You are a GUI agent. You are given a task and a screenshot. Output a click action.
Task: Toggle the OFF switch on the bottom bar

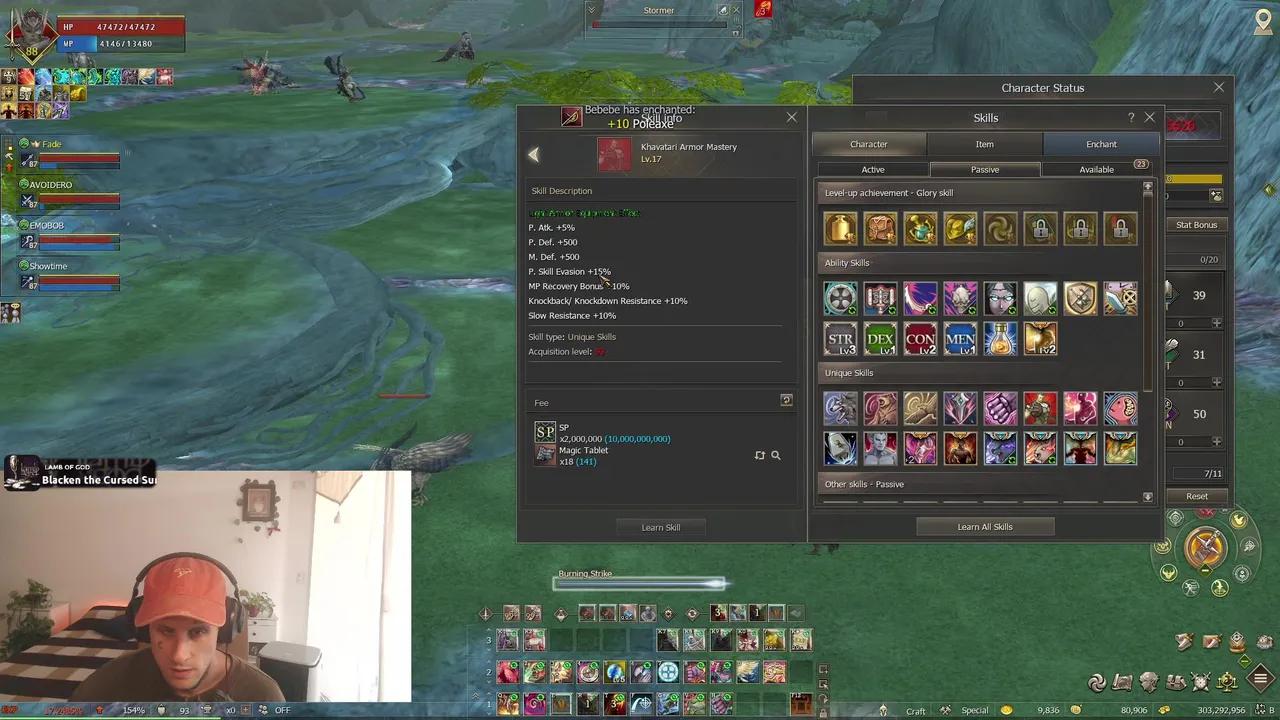pos(283,709)
